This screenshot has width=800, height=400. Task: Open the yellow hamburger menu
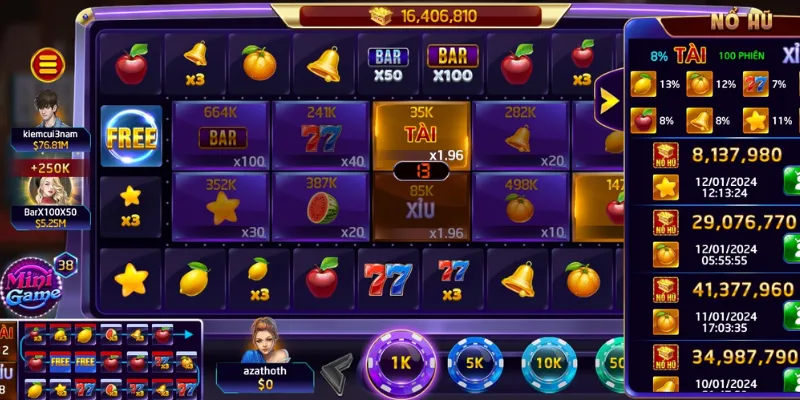coord(46,66)
